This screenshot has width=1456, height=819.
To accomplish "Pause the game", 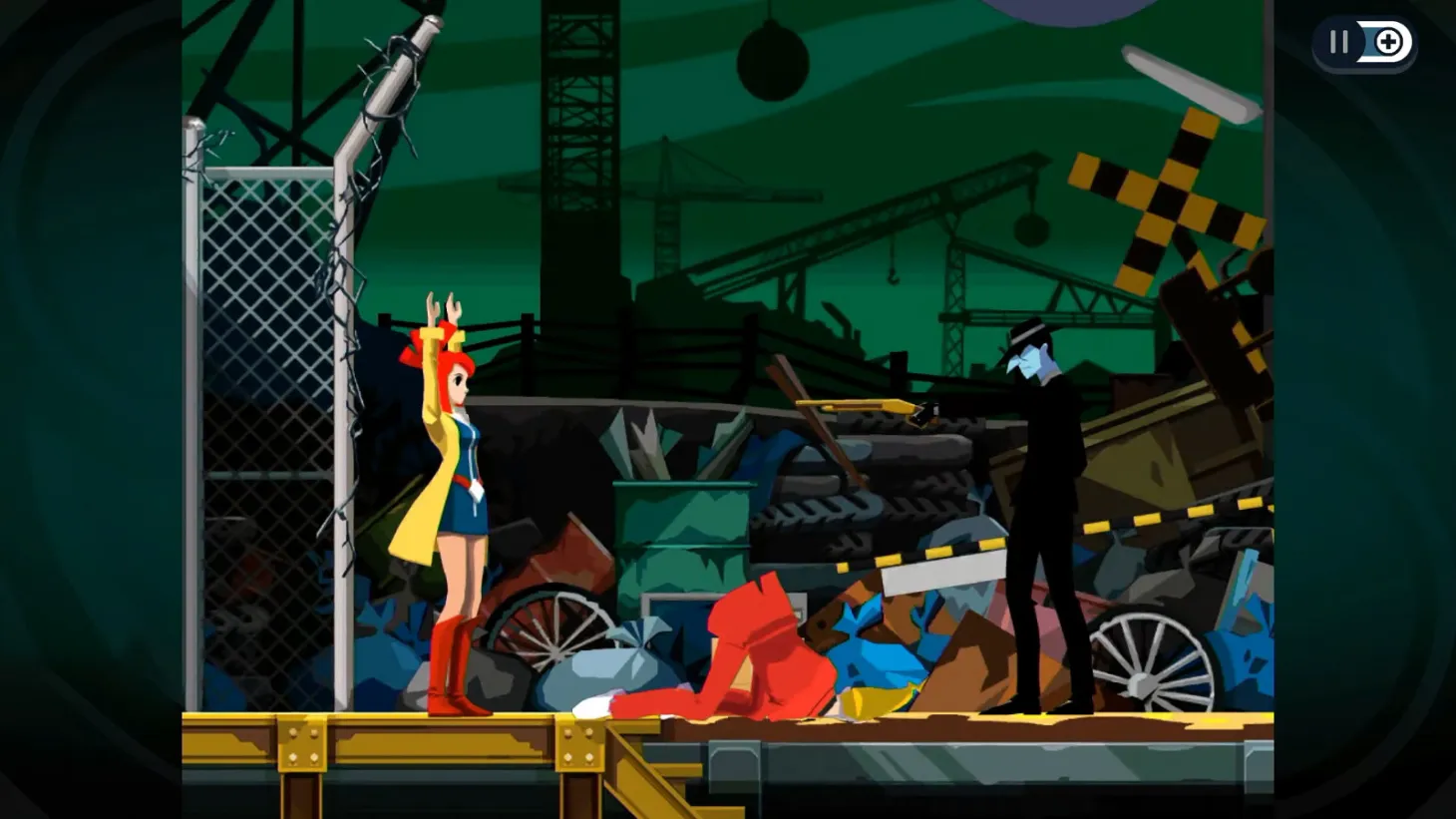I will click(x=1336, y=42).
